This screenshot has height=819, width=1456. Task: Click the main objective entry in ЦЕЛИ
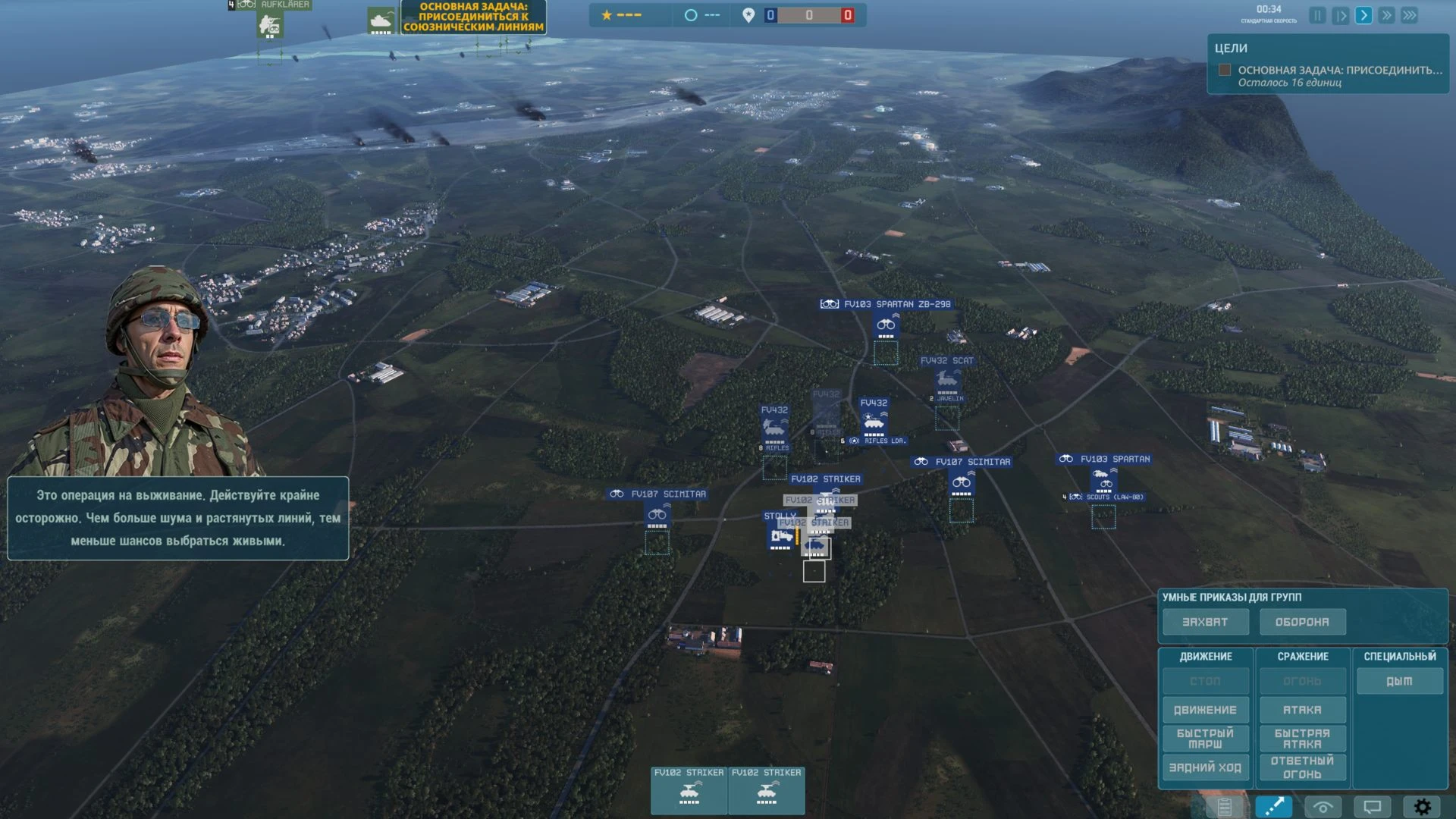tap(1339, 70)
